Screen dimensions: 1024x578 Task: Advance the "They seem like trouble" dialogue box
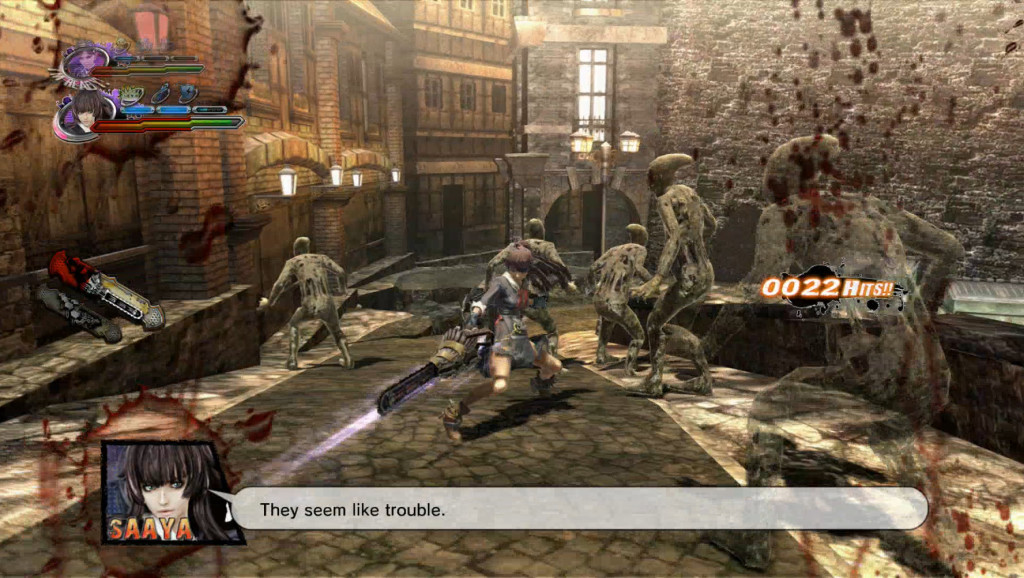580,509
